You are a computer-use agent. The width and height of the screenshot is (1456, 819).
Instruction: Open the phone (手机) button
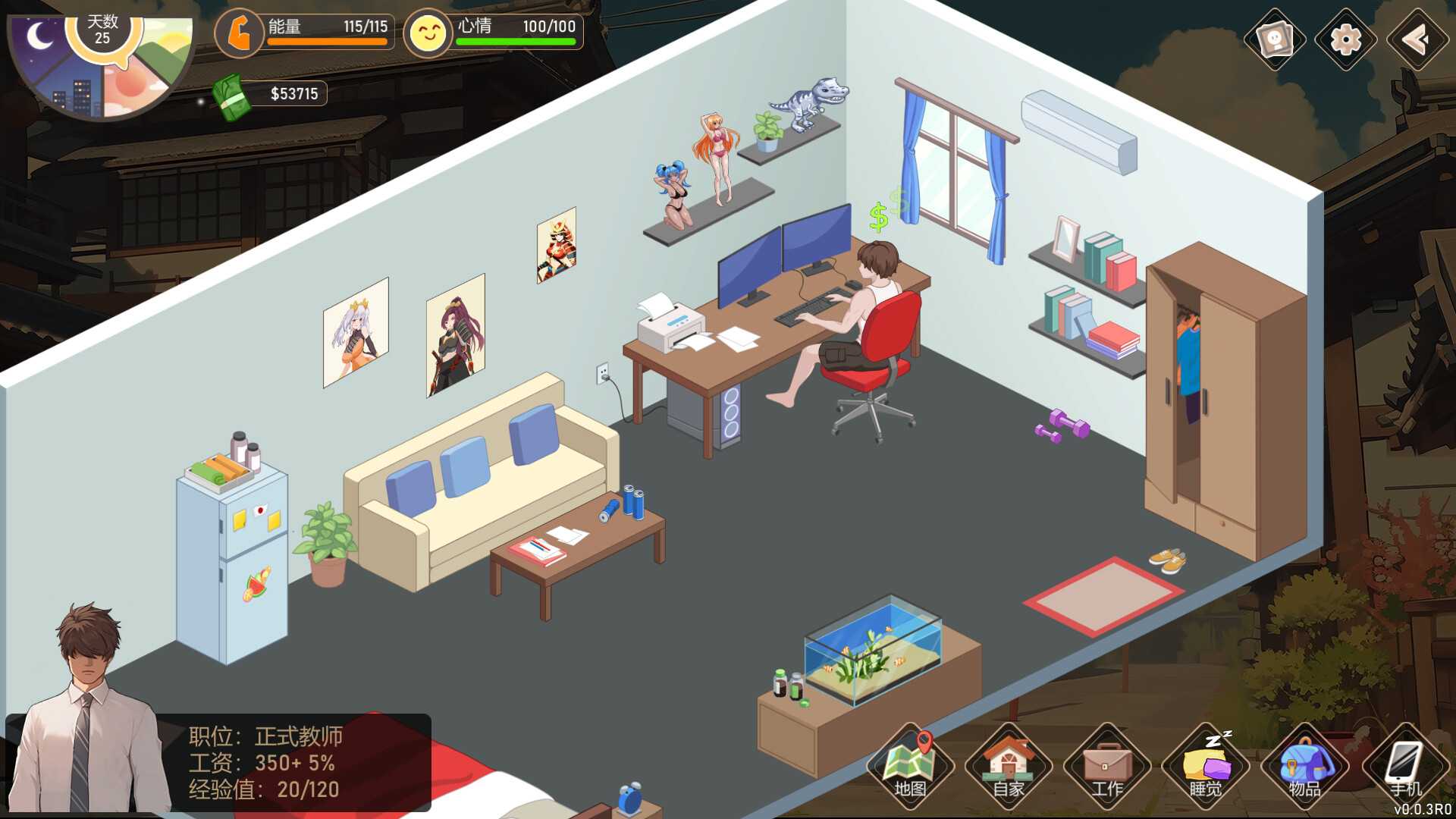pyautogui.click(x=1404, y=766)
